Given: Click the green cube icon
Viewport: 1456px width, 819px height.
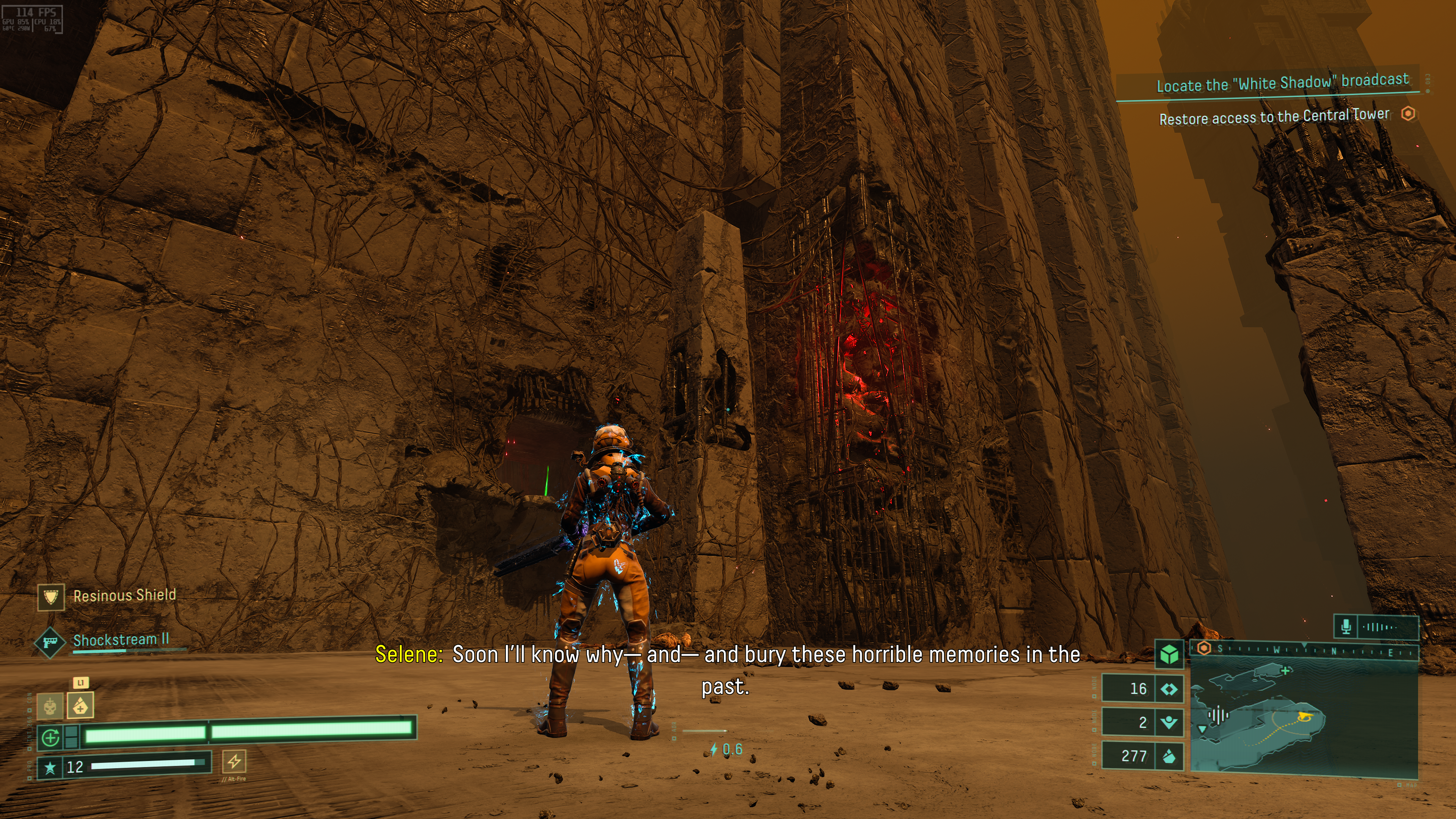Looking at the screenshot, I should [x=1169, y=654].
